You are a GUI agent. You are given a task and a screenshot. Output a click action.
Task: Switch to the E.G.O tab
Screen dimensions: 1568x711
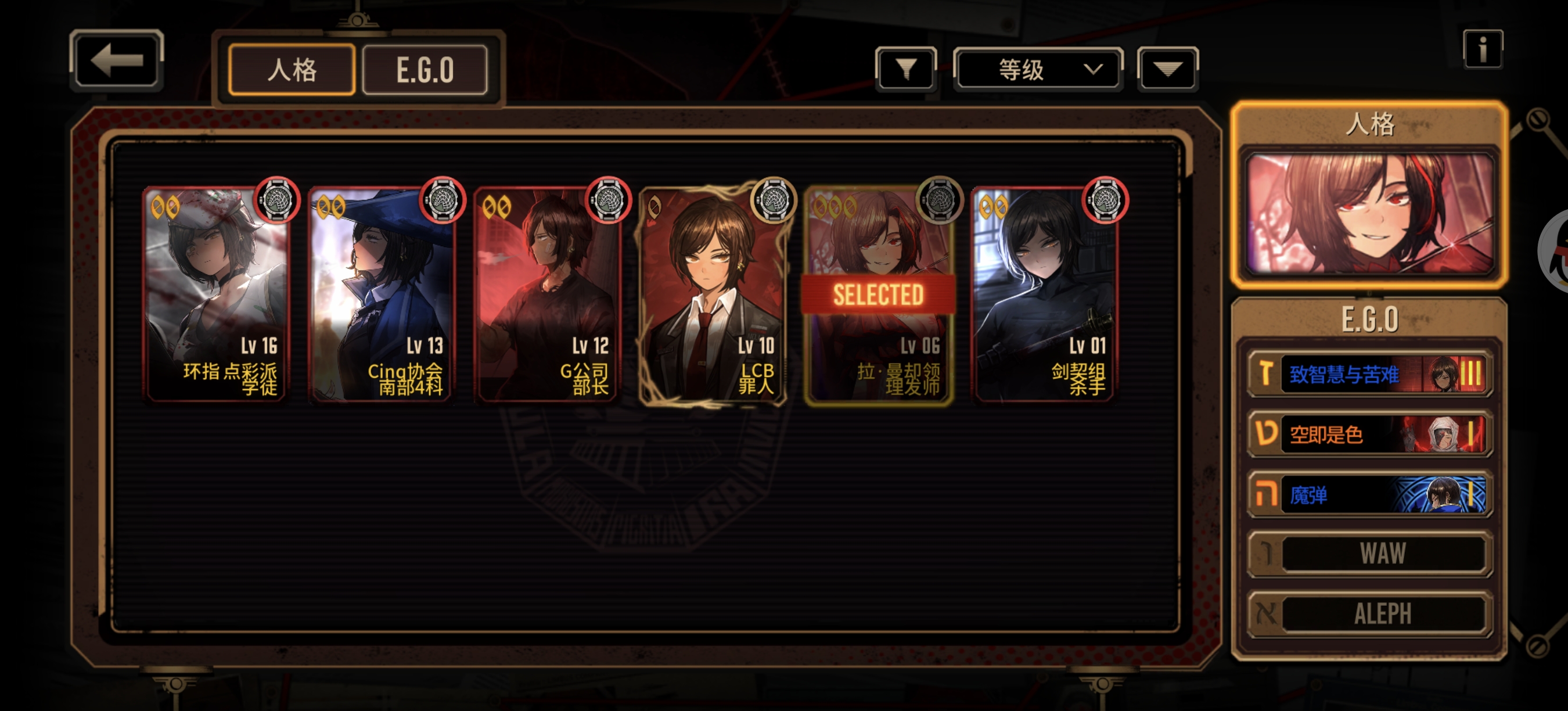coord(425,70)
